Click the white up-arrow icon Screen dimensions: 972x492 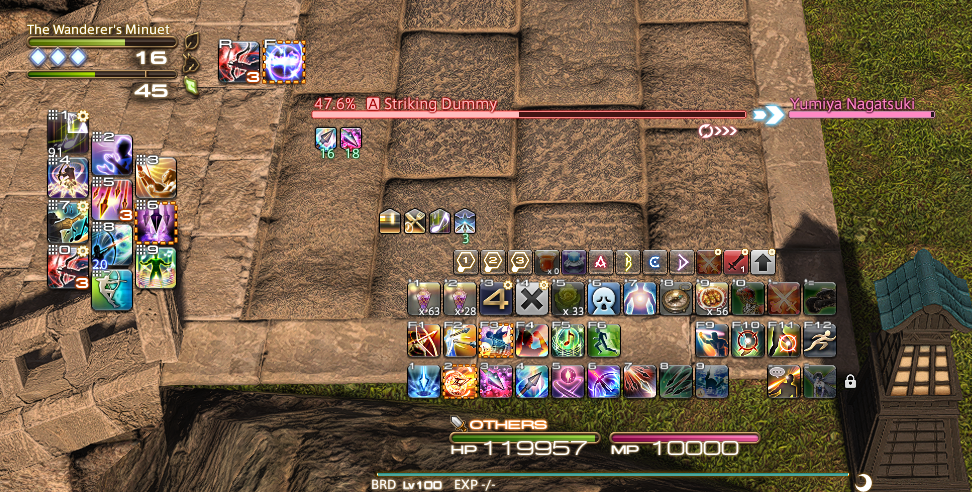(x=763, y=262)
